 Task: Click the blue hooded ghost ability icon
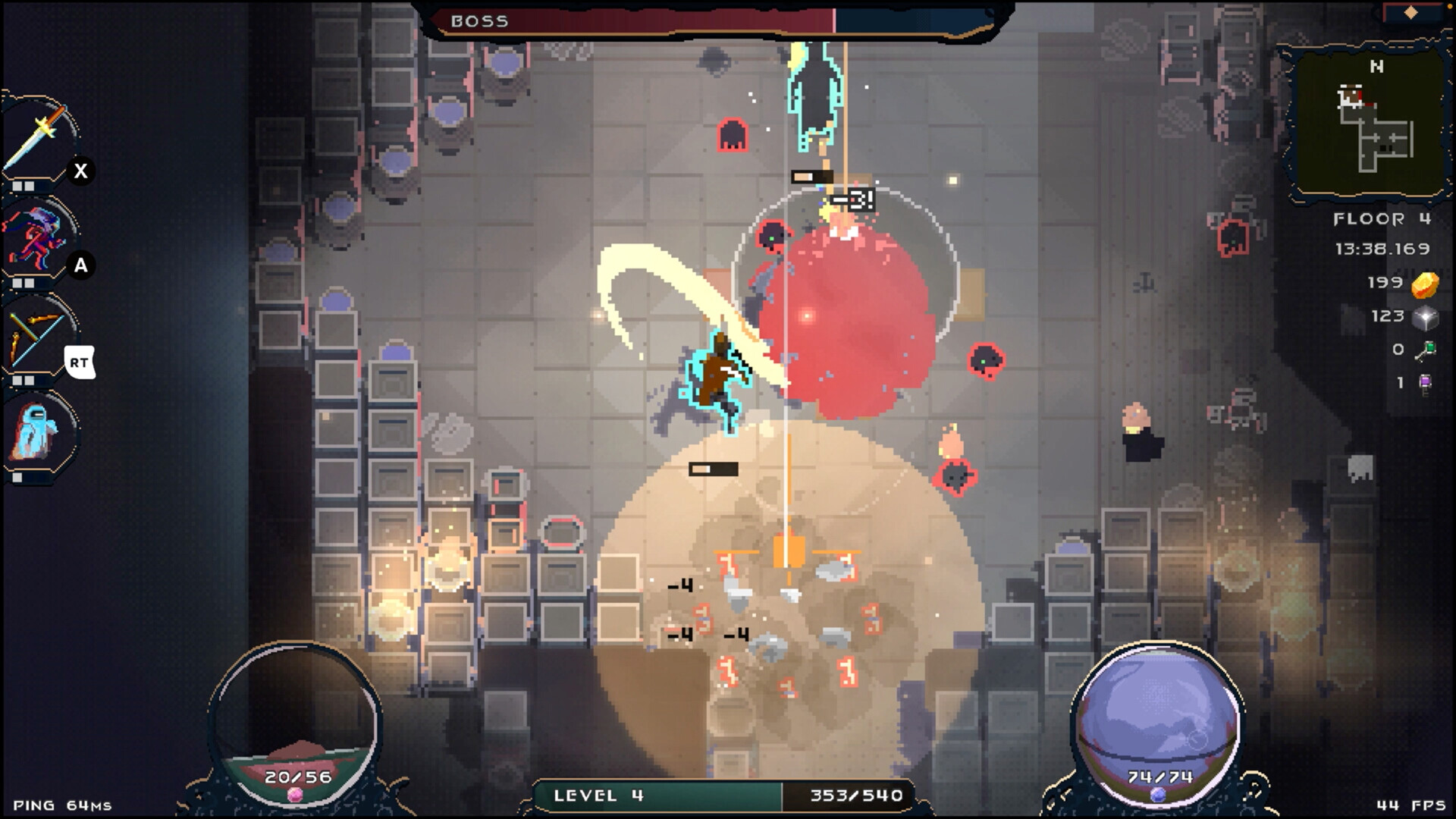(38, 432)
